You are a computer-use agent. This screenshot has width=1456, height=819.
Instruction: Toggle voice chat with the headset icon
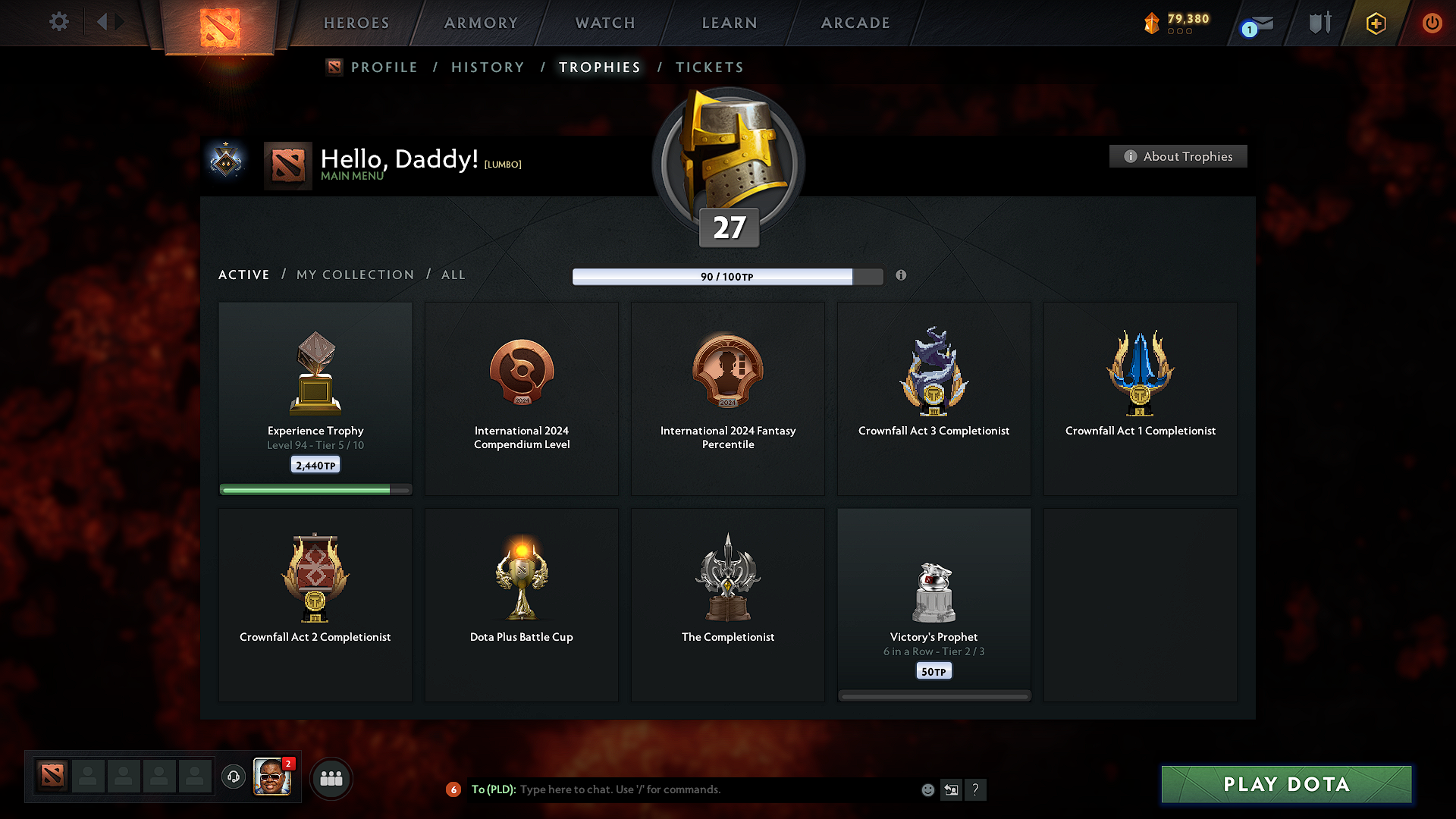pos(233,777)
